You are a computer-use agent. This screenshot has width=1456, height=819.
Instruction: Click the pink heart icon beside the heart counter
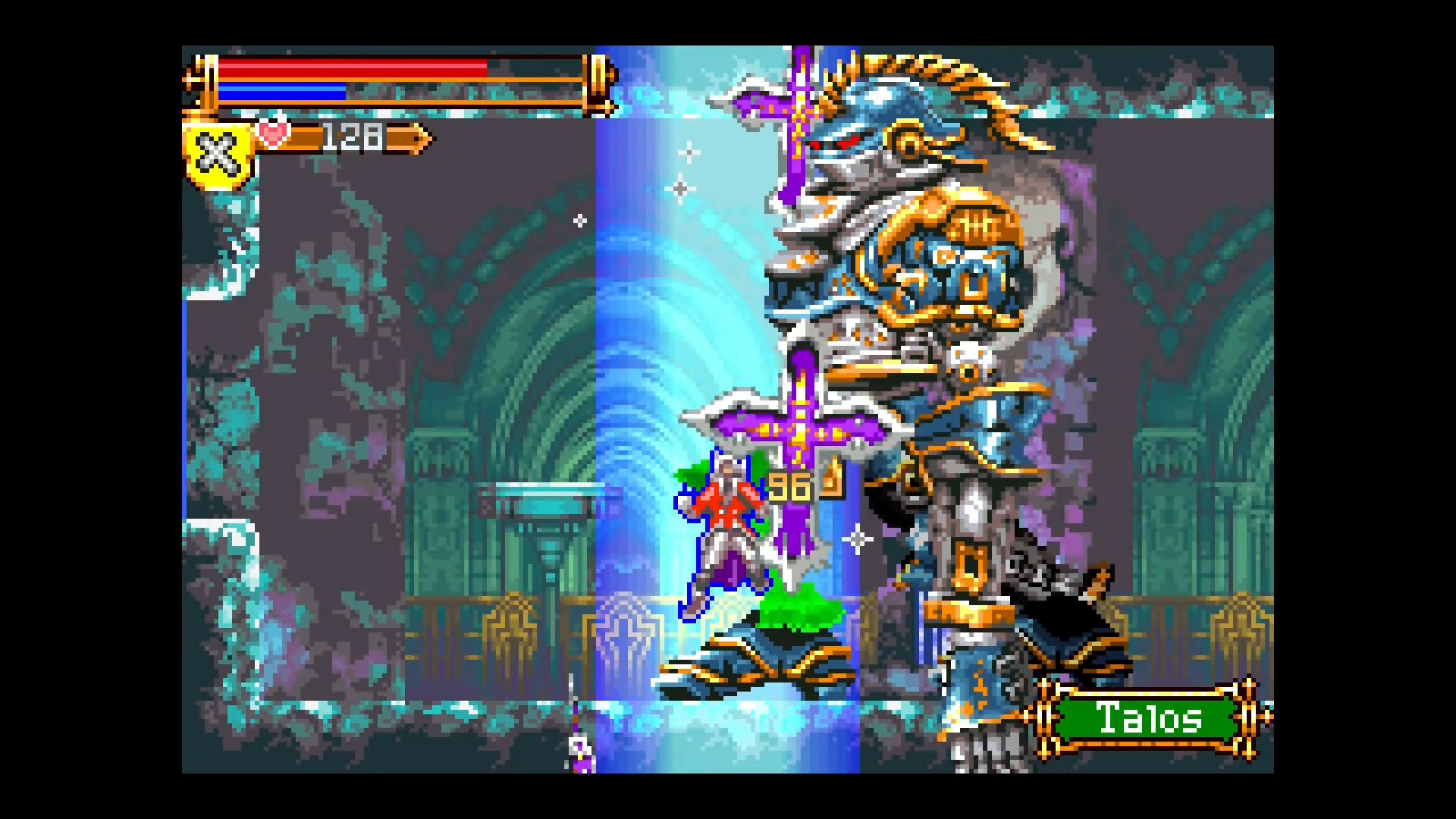pos(273,136)
